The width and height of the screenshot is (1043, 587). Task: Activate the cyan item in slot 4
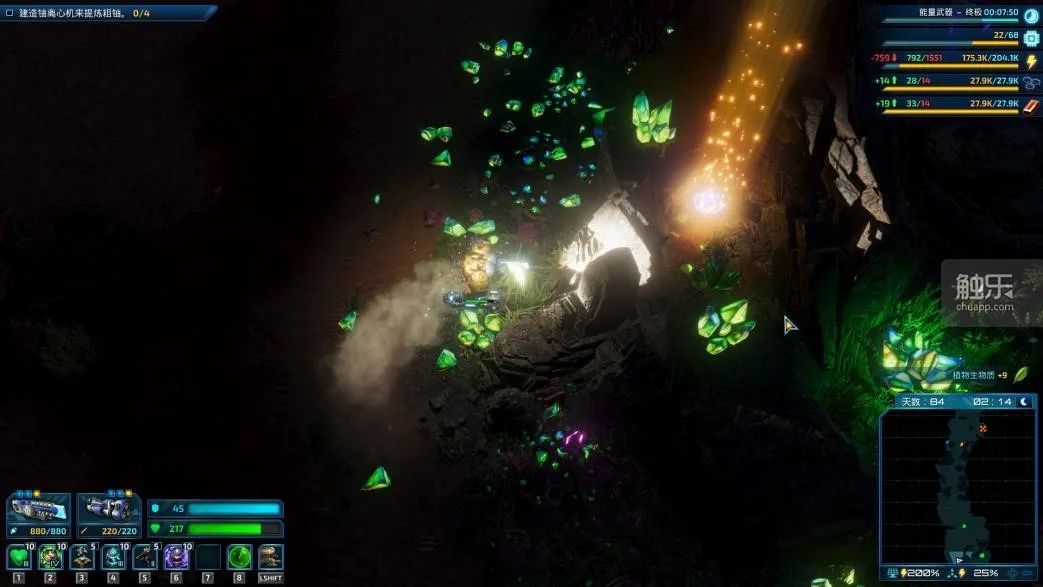[x=113, y=556]
